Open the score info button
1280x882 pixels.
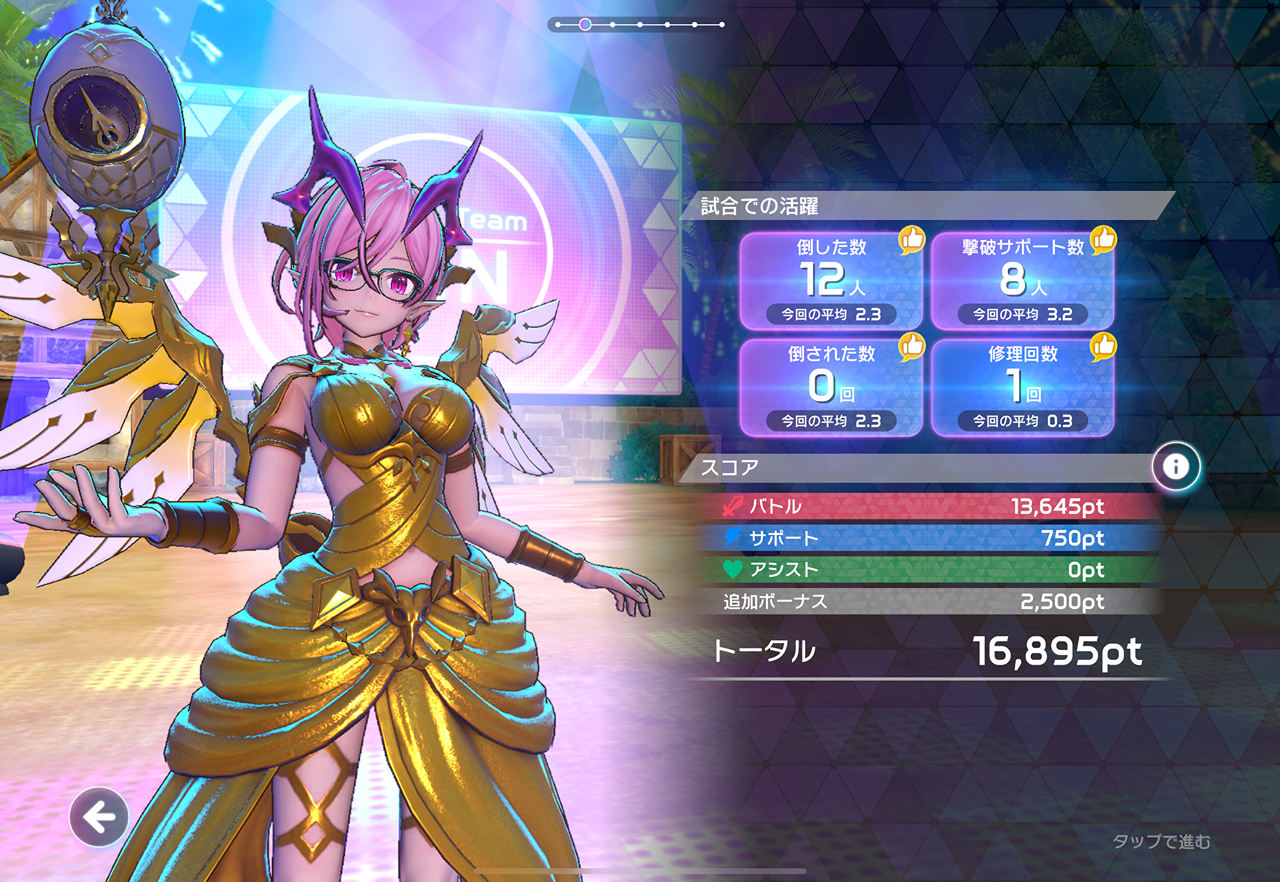pos(1176,466)
